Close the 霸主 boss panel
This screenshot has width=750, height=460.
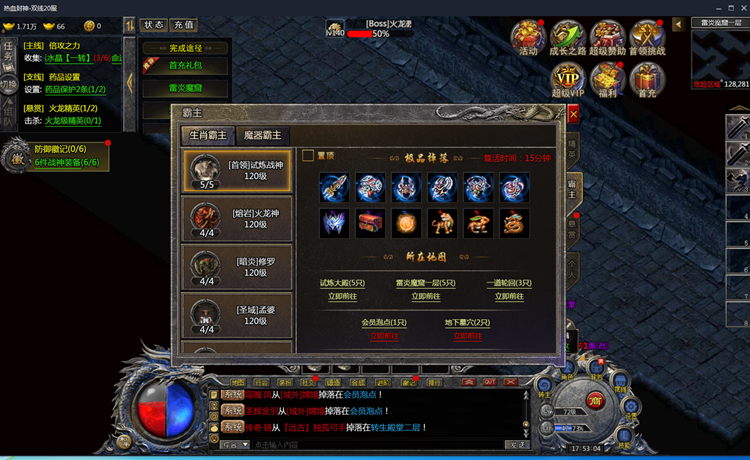(x=573, y=114)
